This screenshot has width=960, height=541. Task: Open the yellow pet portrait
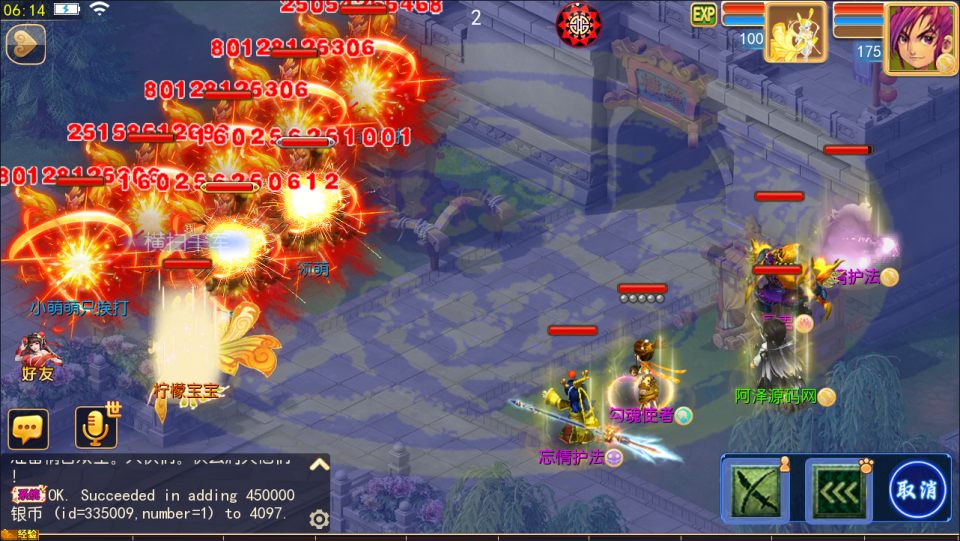point(795,33)
